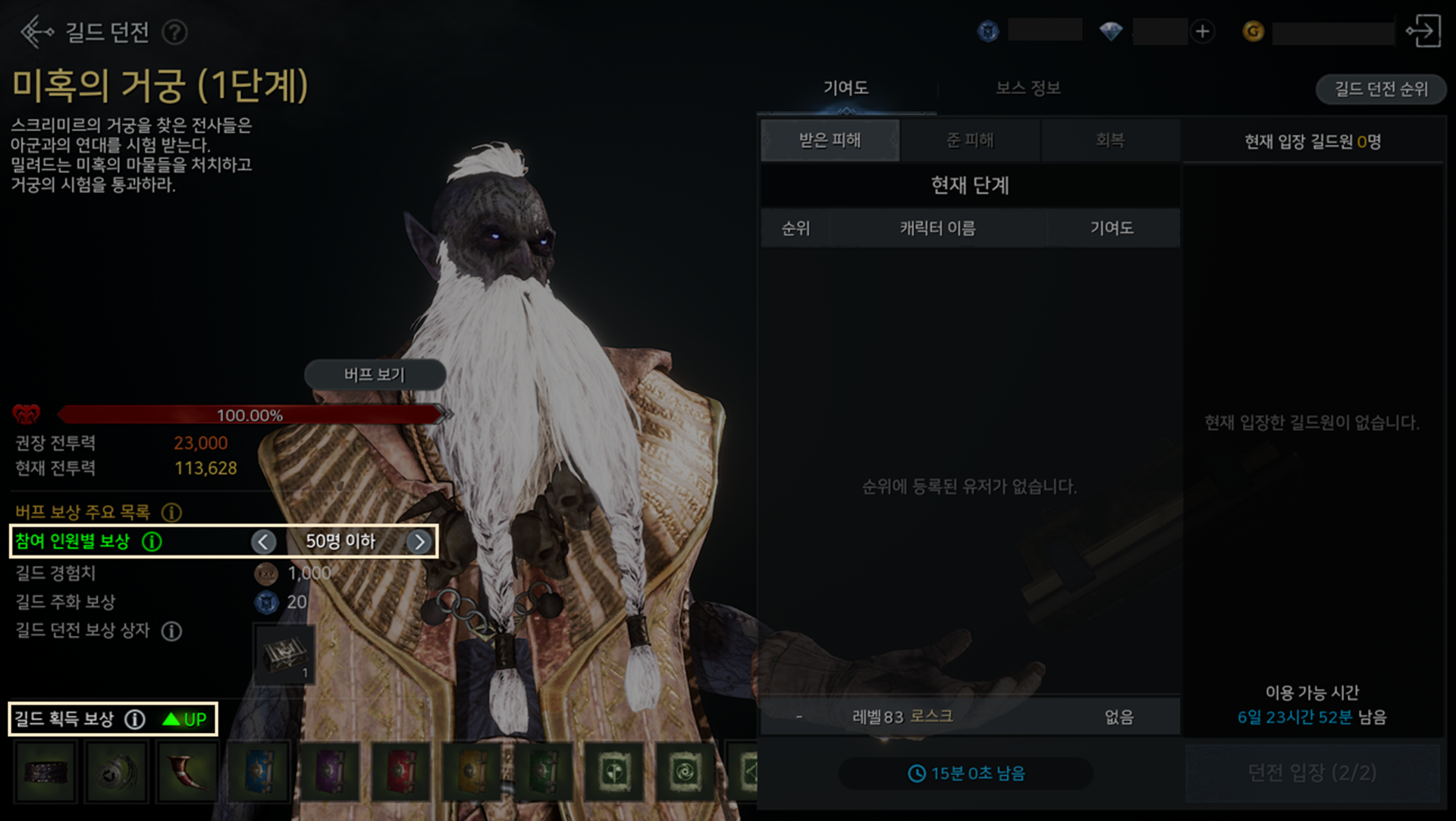Decrease the participant count with left arrow
The height and width of the screenshot is (821, 1456).
pos(263,541)
